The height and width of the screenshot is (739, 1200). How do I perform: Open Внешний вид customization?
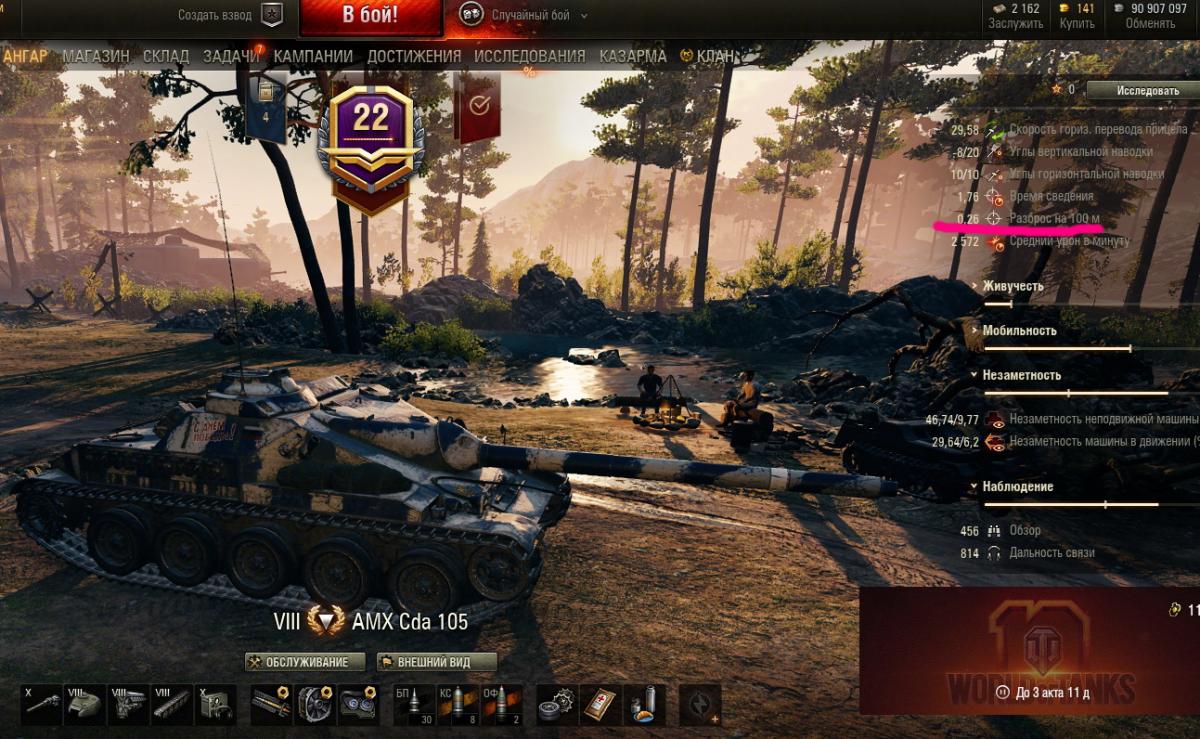(437, 662)
